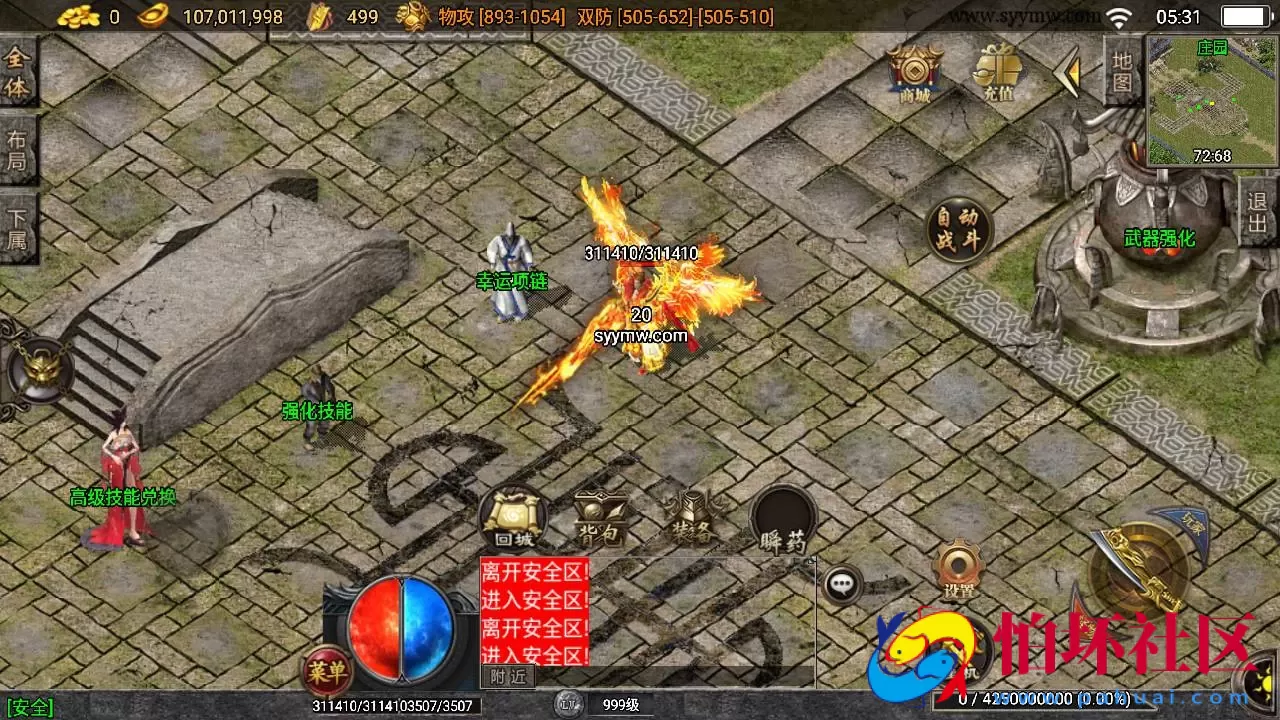The width and height of the screenshot is (1280, 720).
Task: Open the 附近 (nearby) chat channel selector
Action: pos(510,677)
